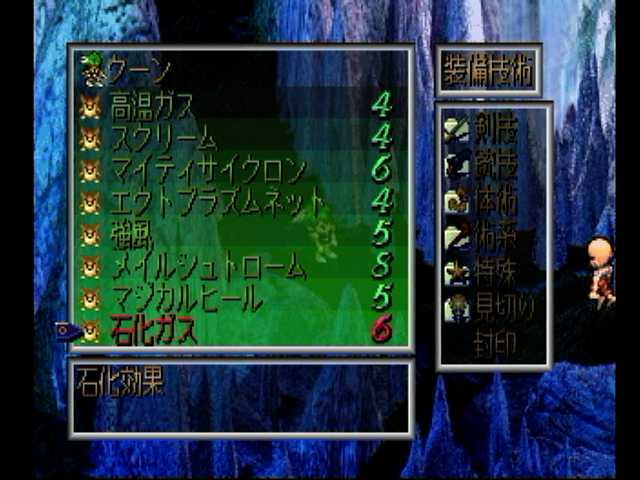Open the 体術 martial arts category

(497, 199)
